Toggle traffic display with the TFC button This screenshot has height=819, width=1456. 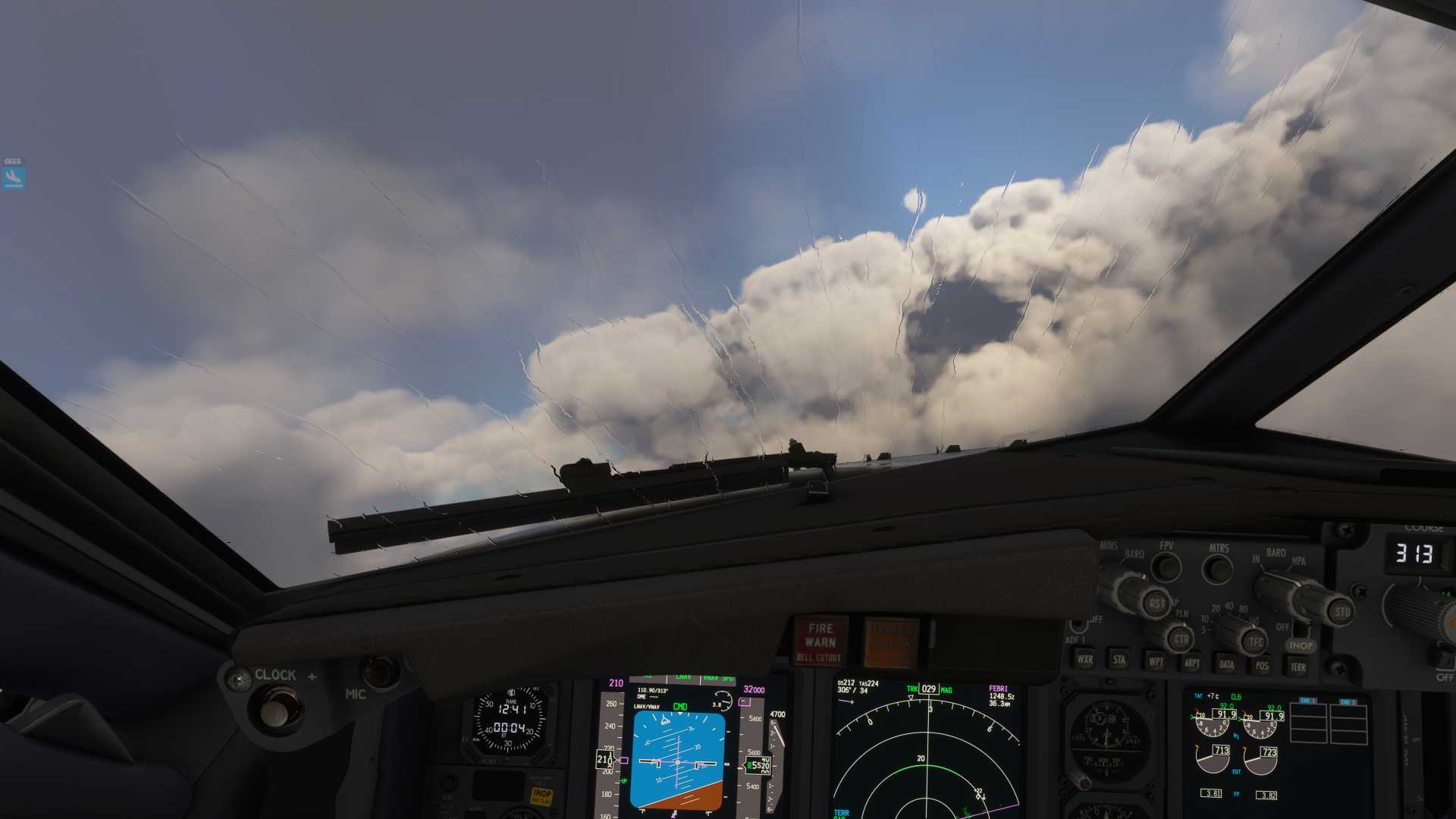point(1254,642)
